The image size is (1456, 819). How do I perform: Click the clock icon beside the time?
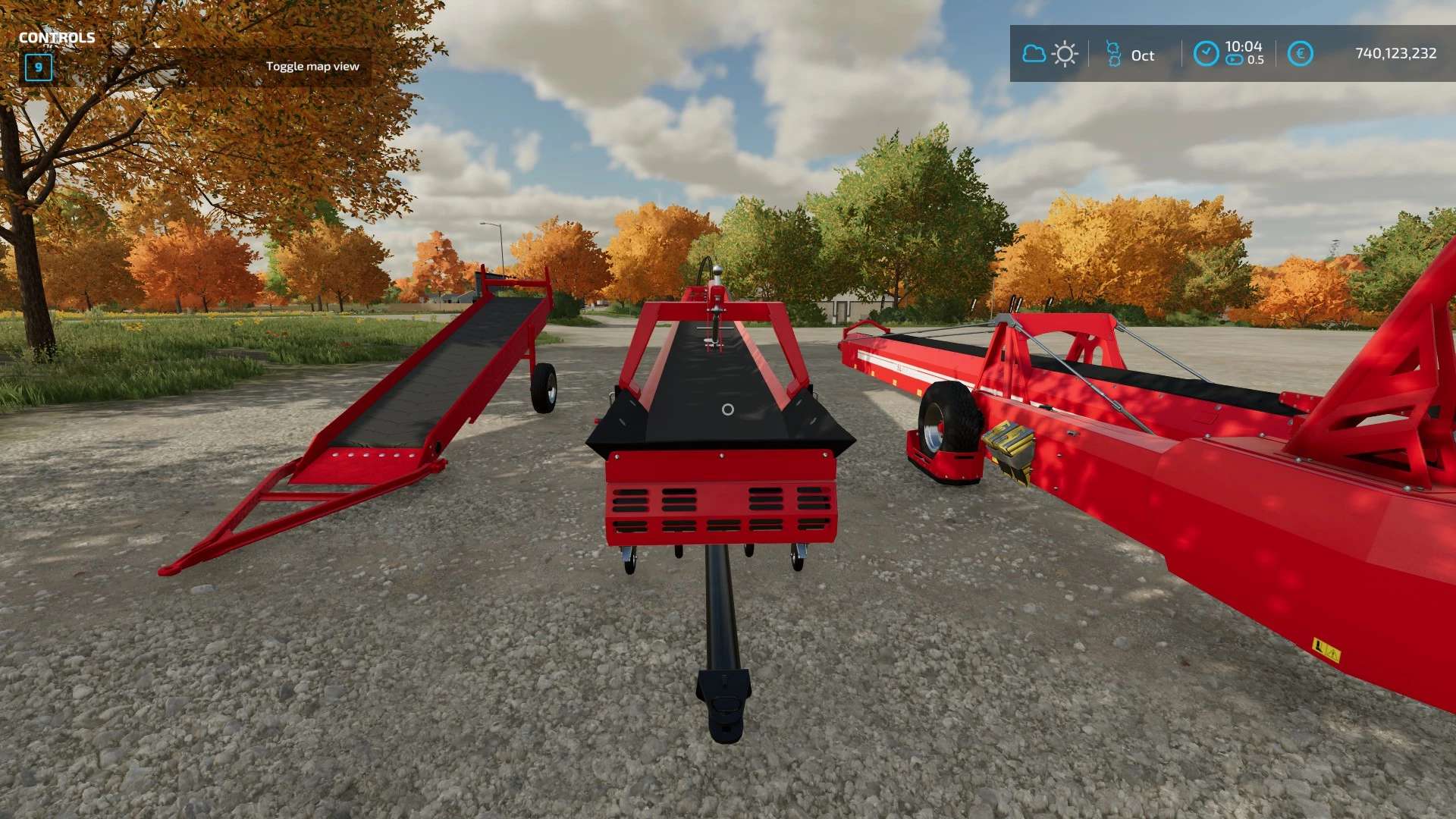tap(1206, 54)
